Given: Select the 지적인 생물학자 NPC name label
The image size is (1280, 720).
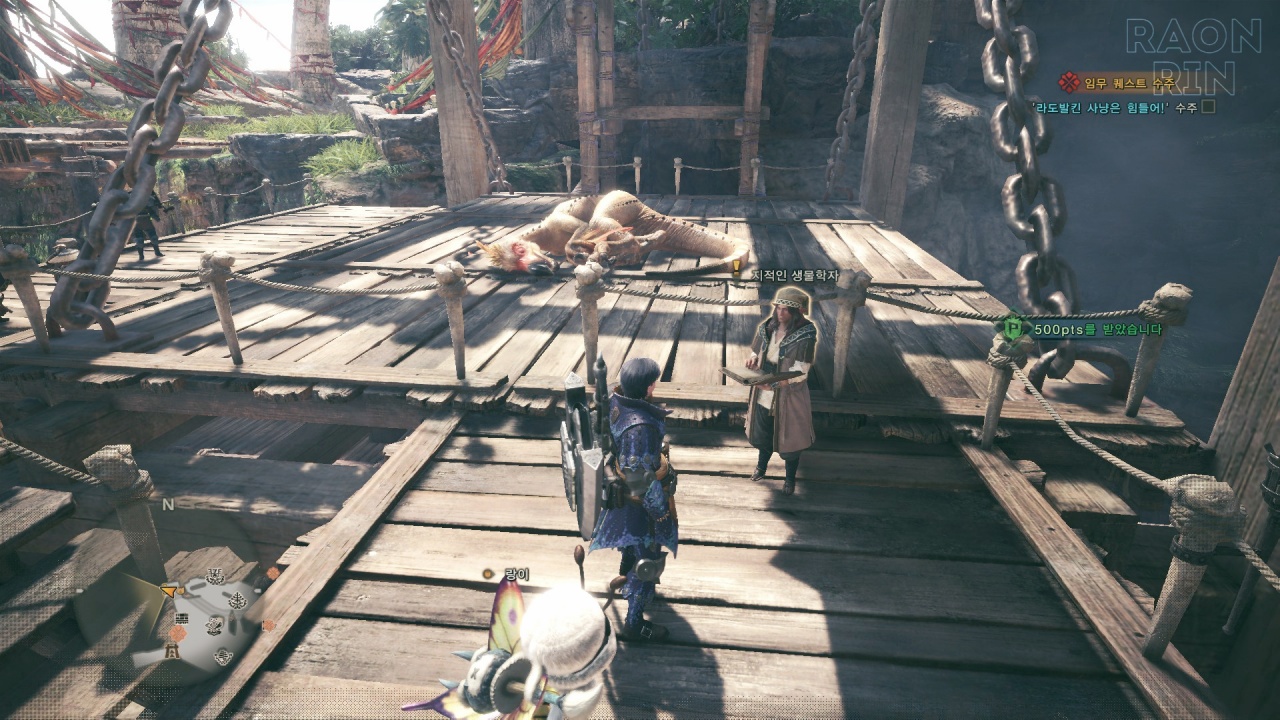Looking at the screenshot, I should pos(796,275).
